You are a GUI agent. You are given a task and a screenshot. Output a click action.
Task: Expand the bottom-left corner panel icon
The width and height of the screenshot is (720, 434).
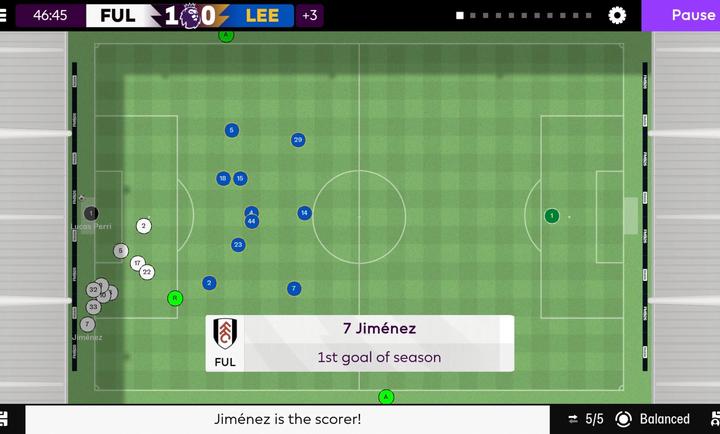click(x=5, y=419)
